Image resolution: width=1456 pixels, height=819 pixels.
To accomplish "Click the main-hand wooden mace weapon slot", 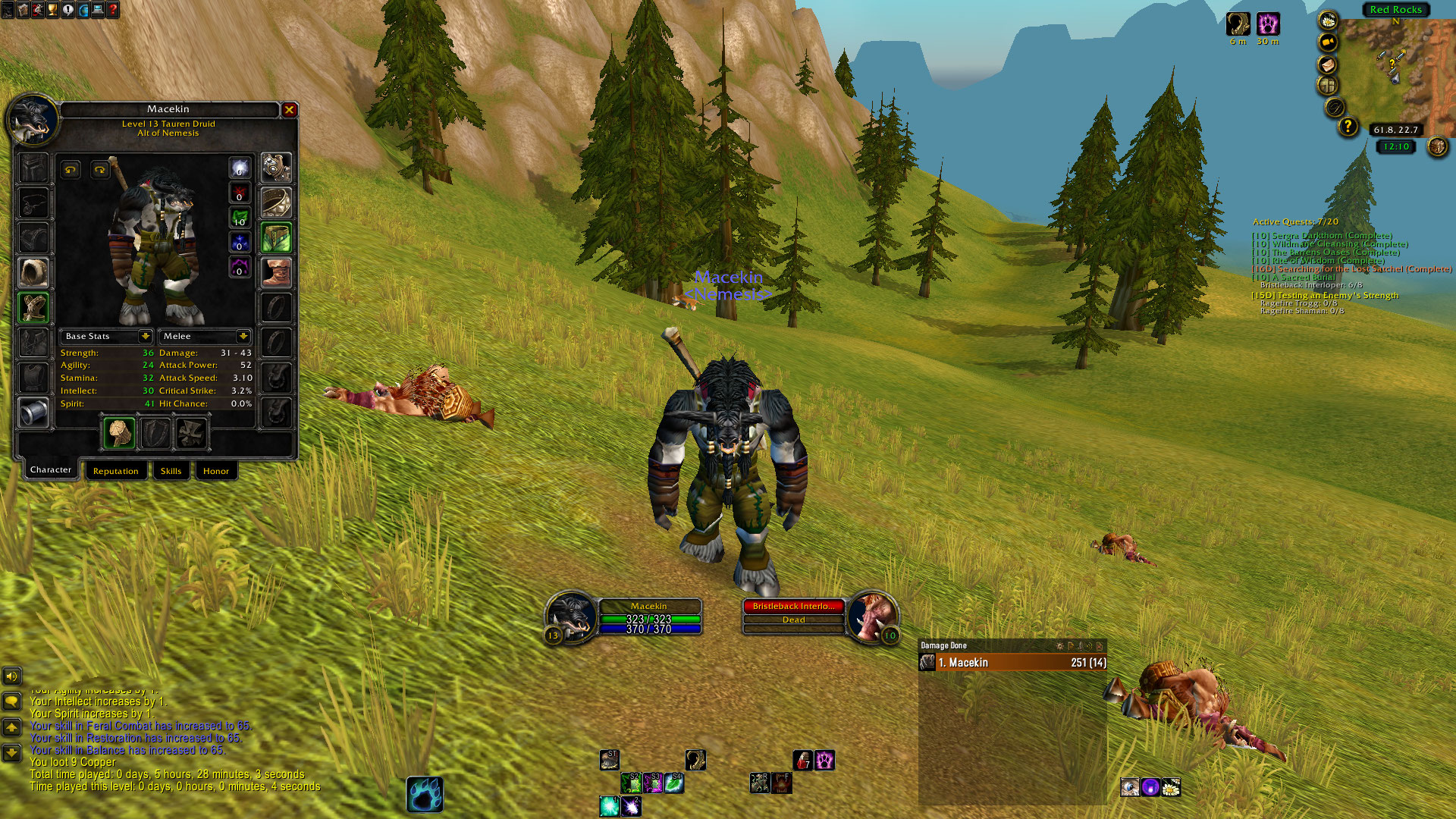I will (x=119, y=433).
